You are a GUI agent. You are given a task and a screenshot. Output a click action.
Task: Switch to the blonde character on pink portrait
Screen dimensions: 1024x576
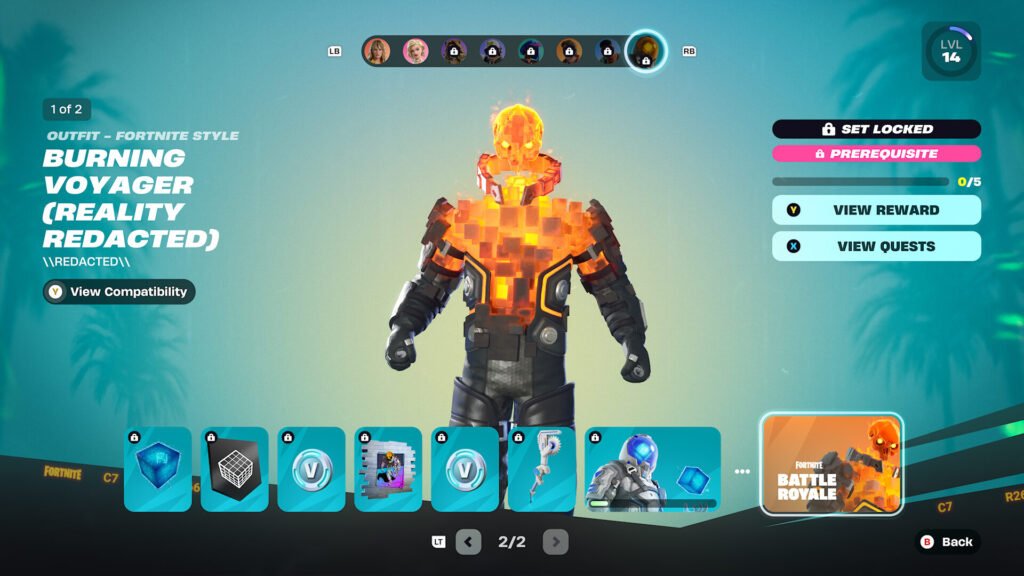click(x=415, y=51)
